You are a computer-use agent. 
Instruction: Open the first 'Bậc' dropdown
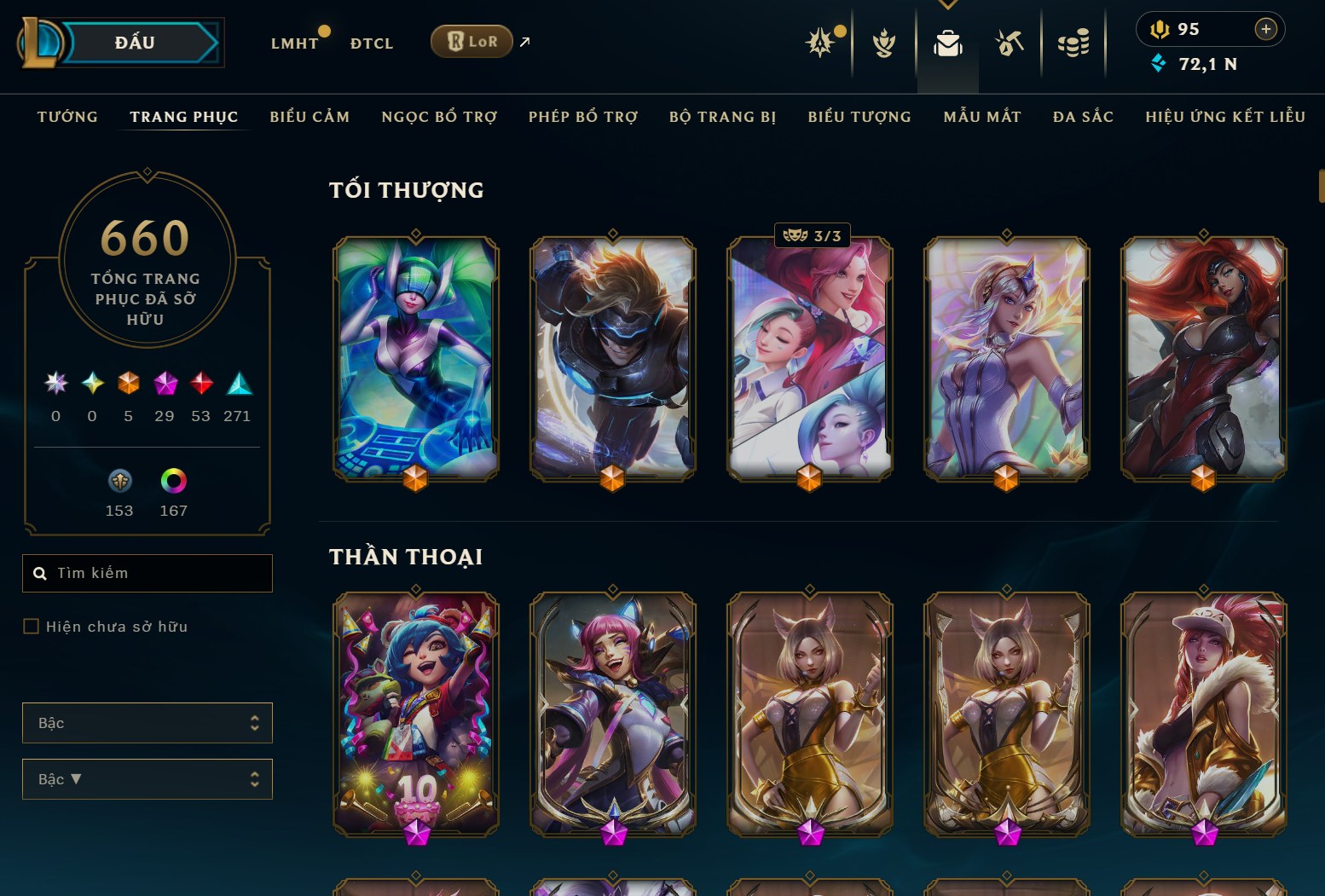click(x=147, y=722)
